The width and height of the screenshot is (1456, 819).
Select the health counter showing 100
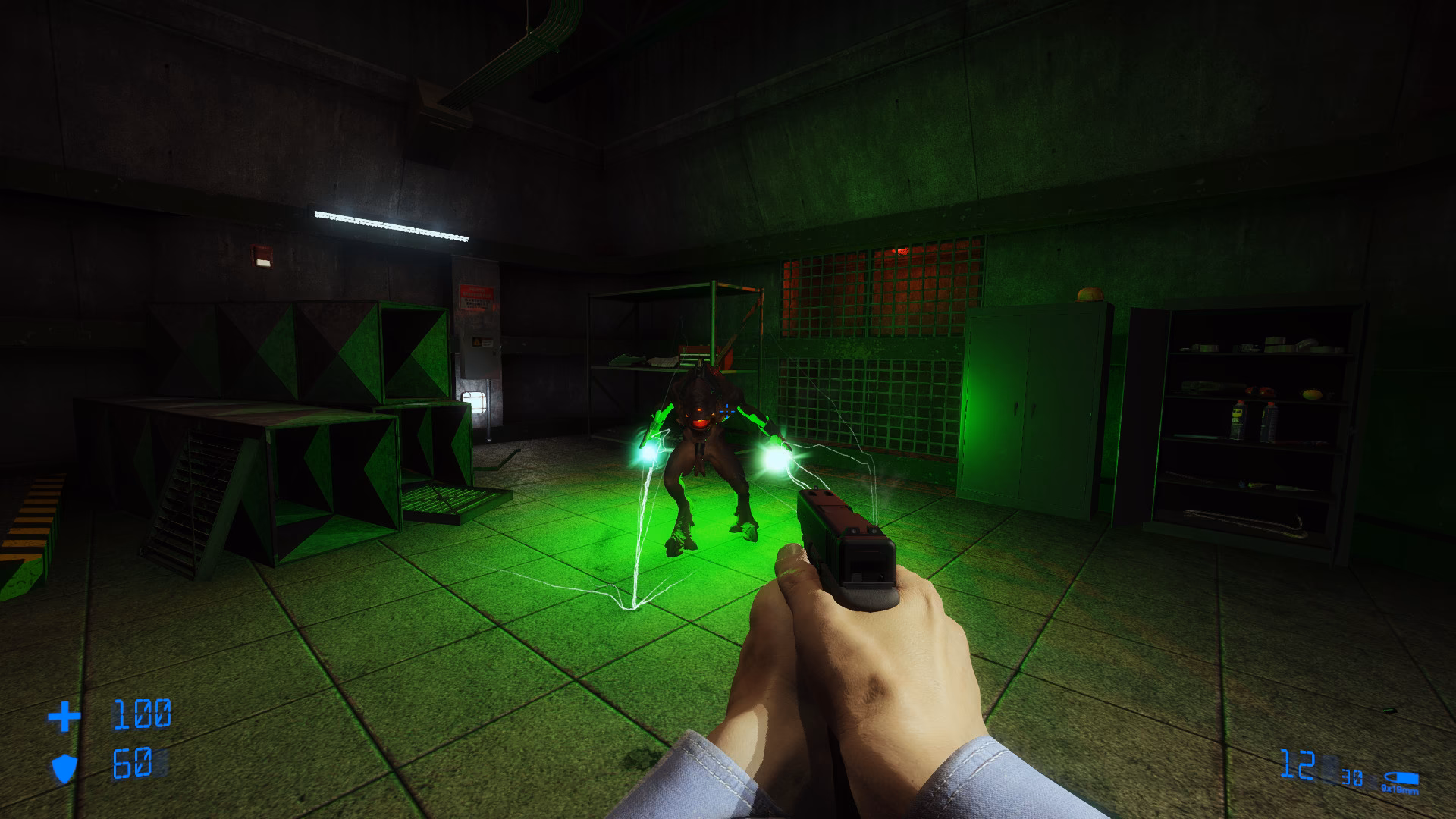[140, 715]
